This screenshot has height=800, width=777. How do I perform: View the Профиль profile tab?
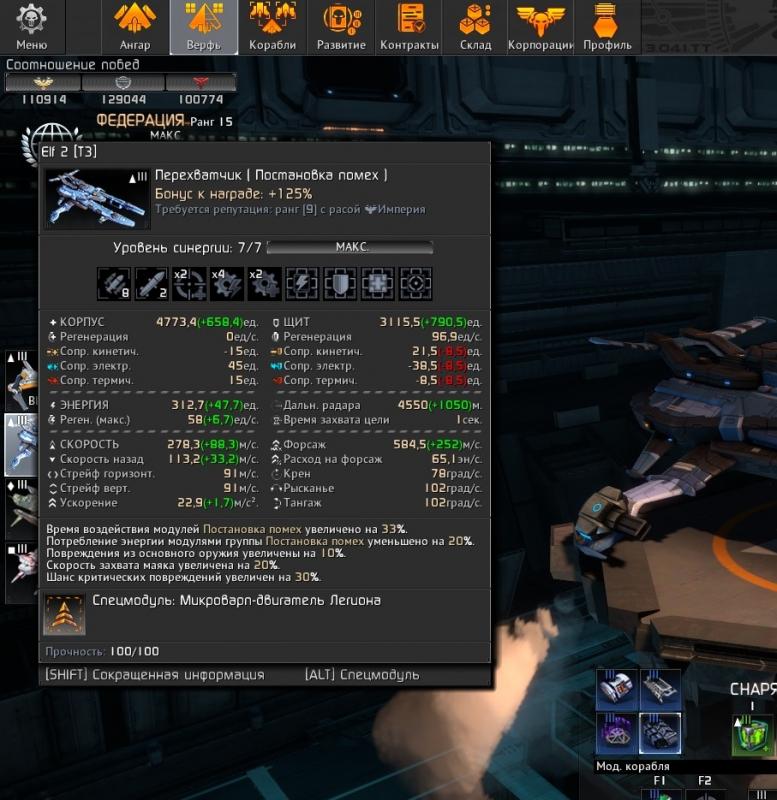tap(604, 27)
